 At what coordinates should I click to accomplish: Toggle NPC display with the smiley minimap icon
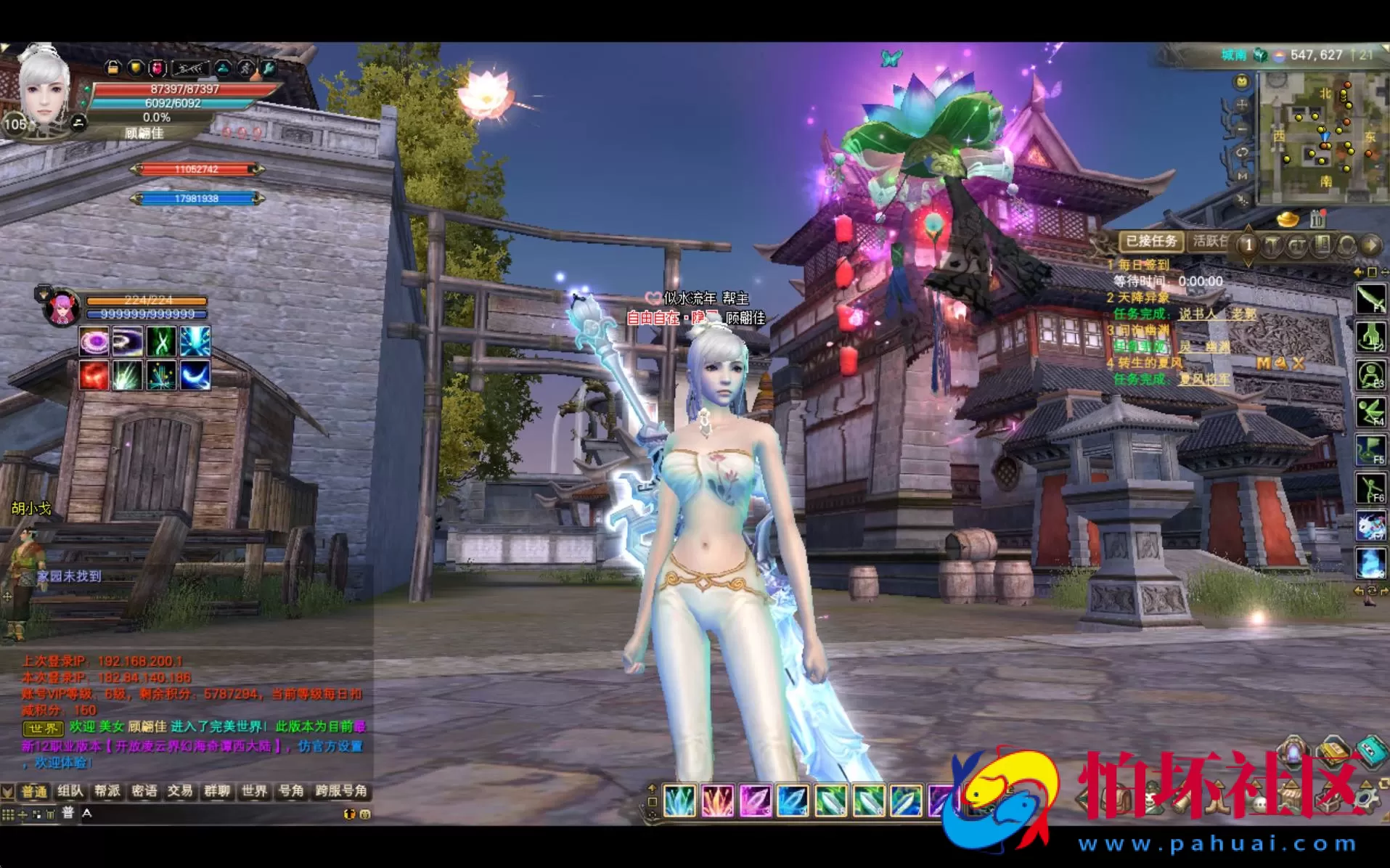pyautogui.click(x=1243, y=82)
